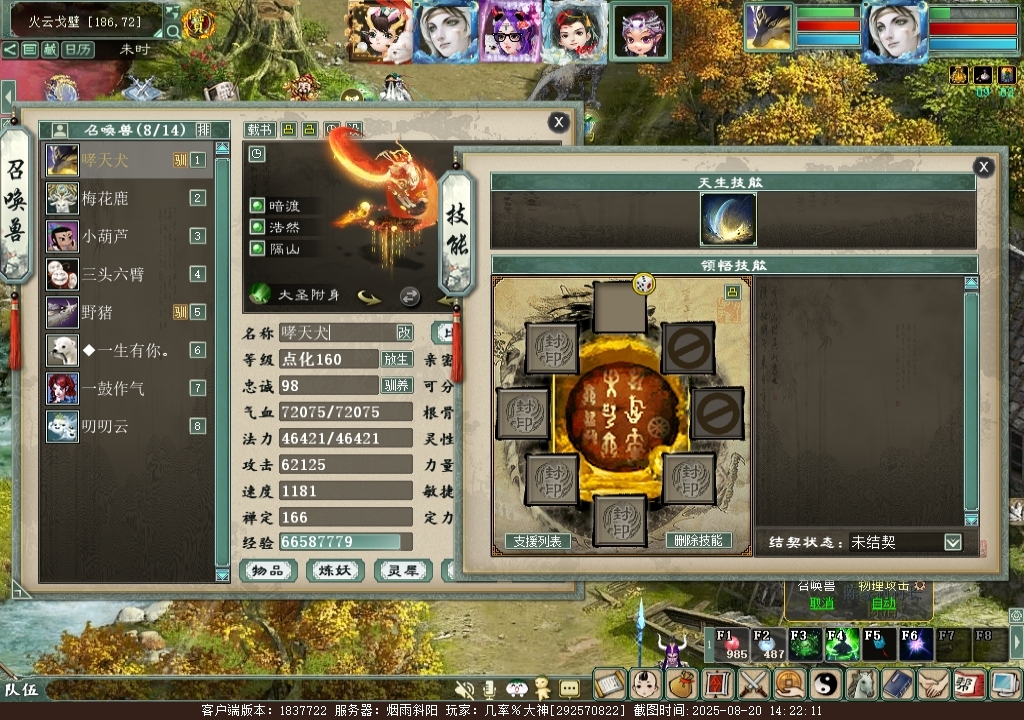
Task: Close the skill panel window
Action: tap(984, 167)
